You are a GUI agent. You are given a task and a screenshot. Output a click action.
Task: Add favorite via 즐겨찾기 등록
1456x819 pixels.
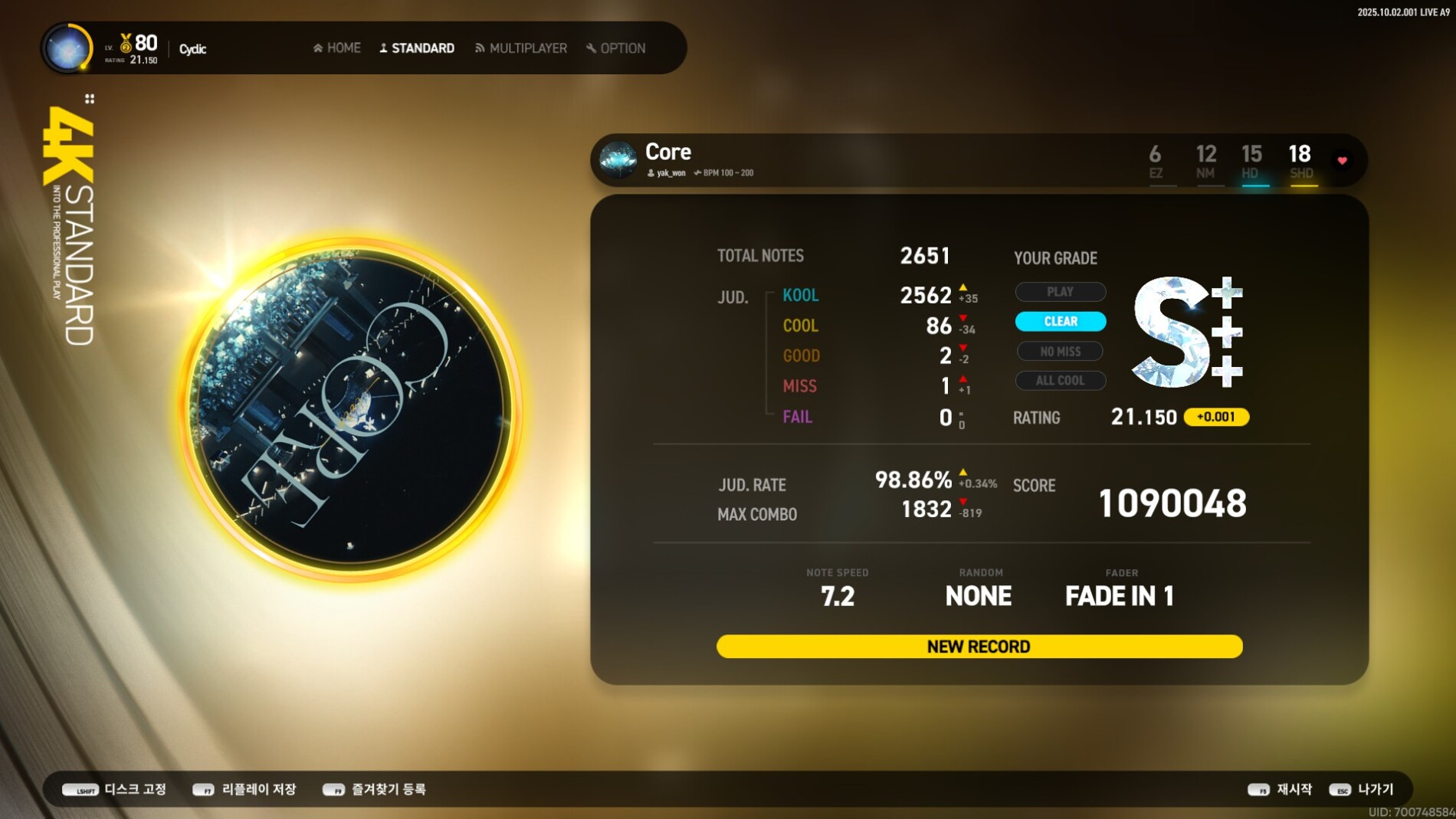pos(375,789)
